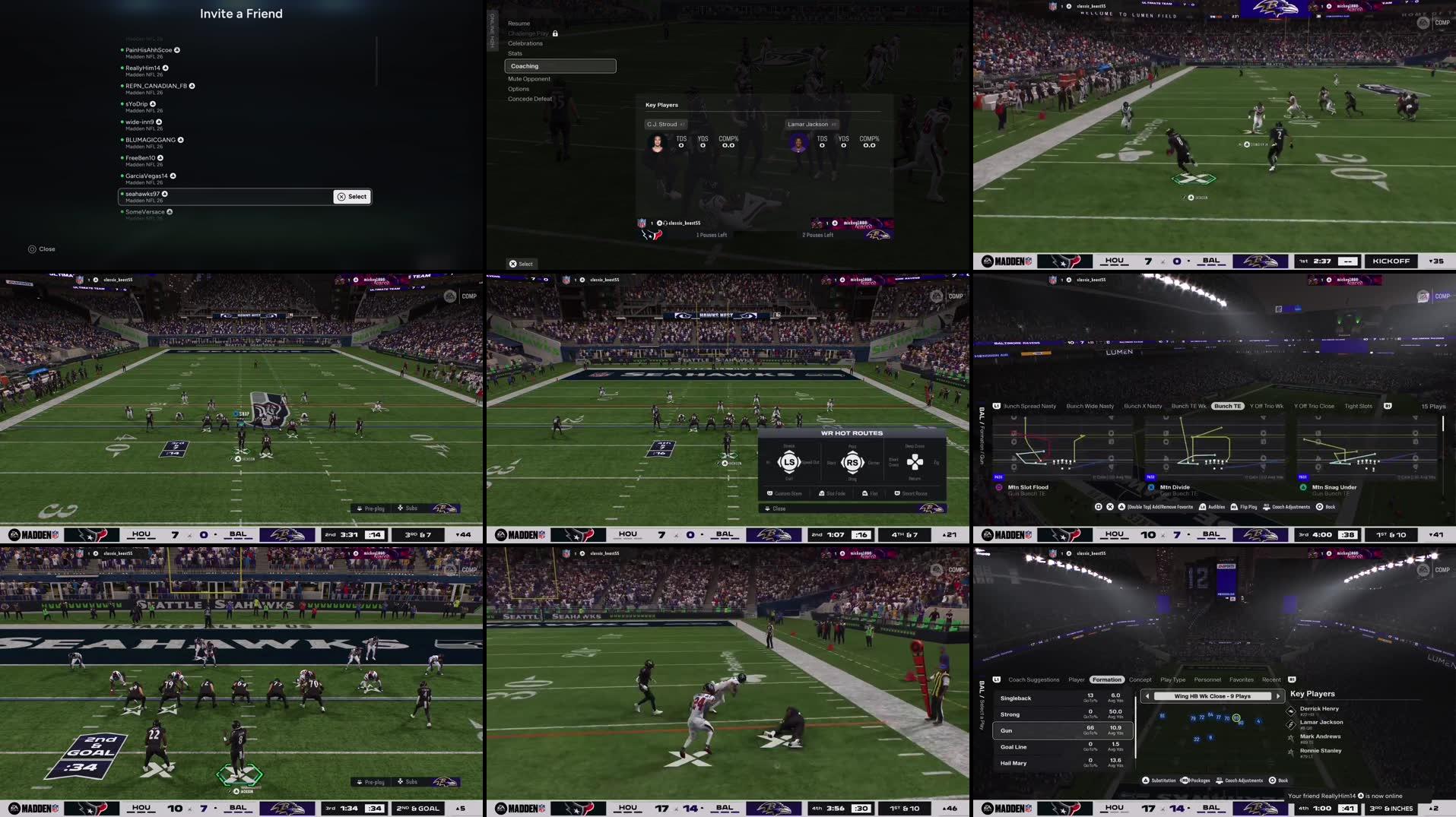Select the Audibles icon on the play call bar
Image resolution: width=1456 pixels, height=817 pixels.
point(1202,507)
